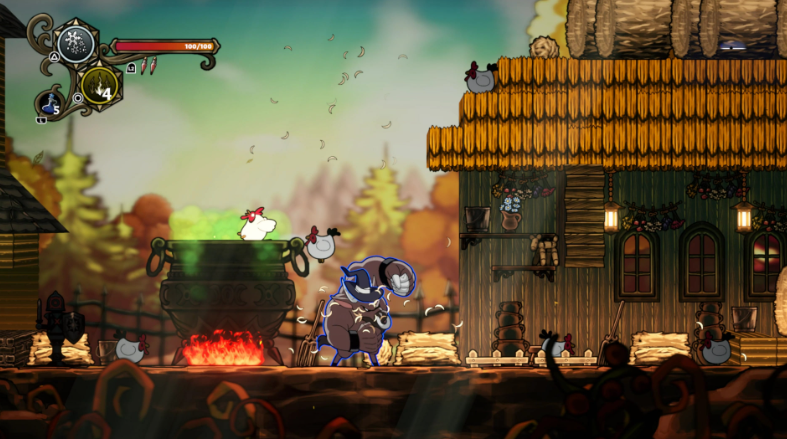Viewport: 787px width, 439px height.
Task: Select the blue potion flask slot
Action: click(x=50, y=103)
